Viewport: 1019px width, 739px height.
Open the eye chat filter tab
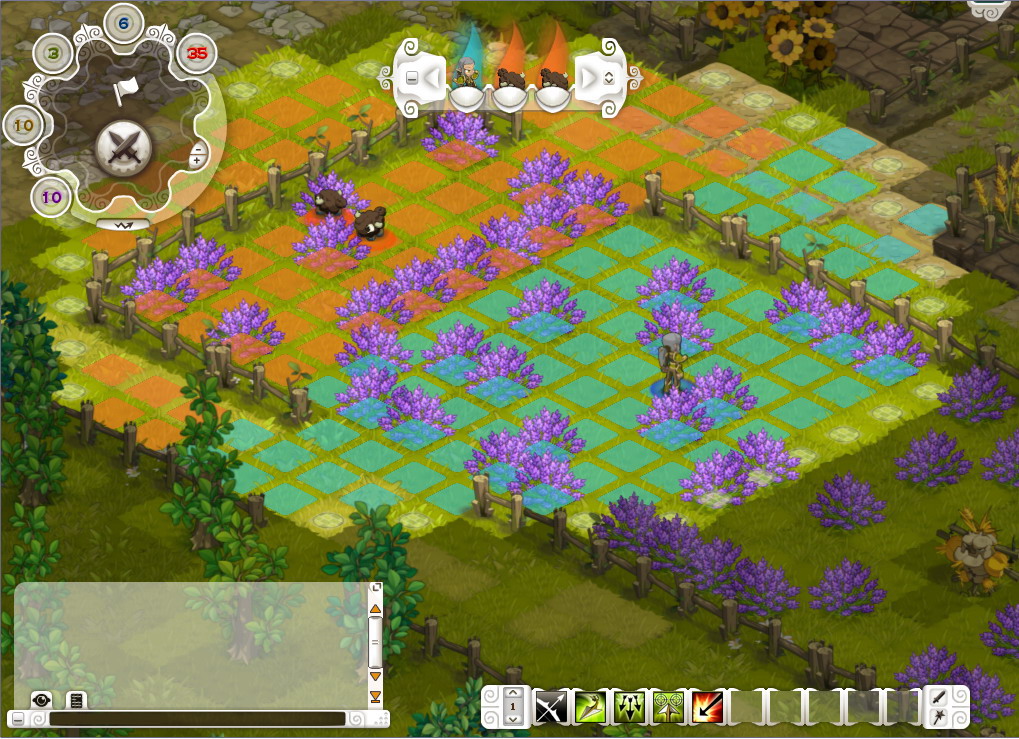[41, 700]
